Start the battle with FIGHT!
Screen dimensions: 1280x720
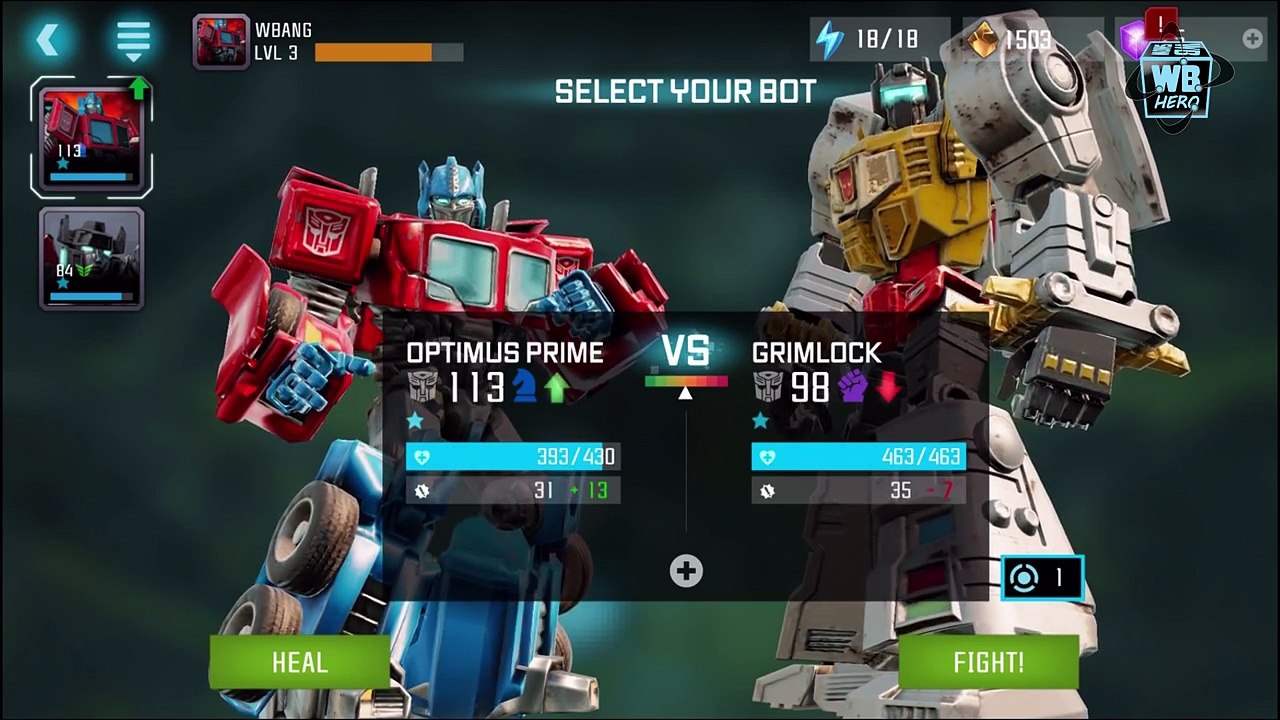[988, 662]
